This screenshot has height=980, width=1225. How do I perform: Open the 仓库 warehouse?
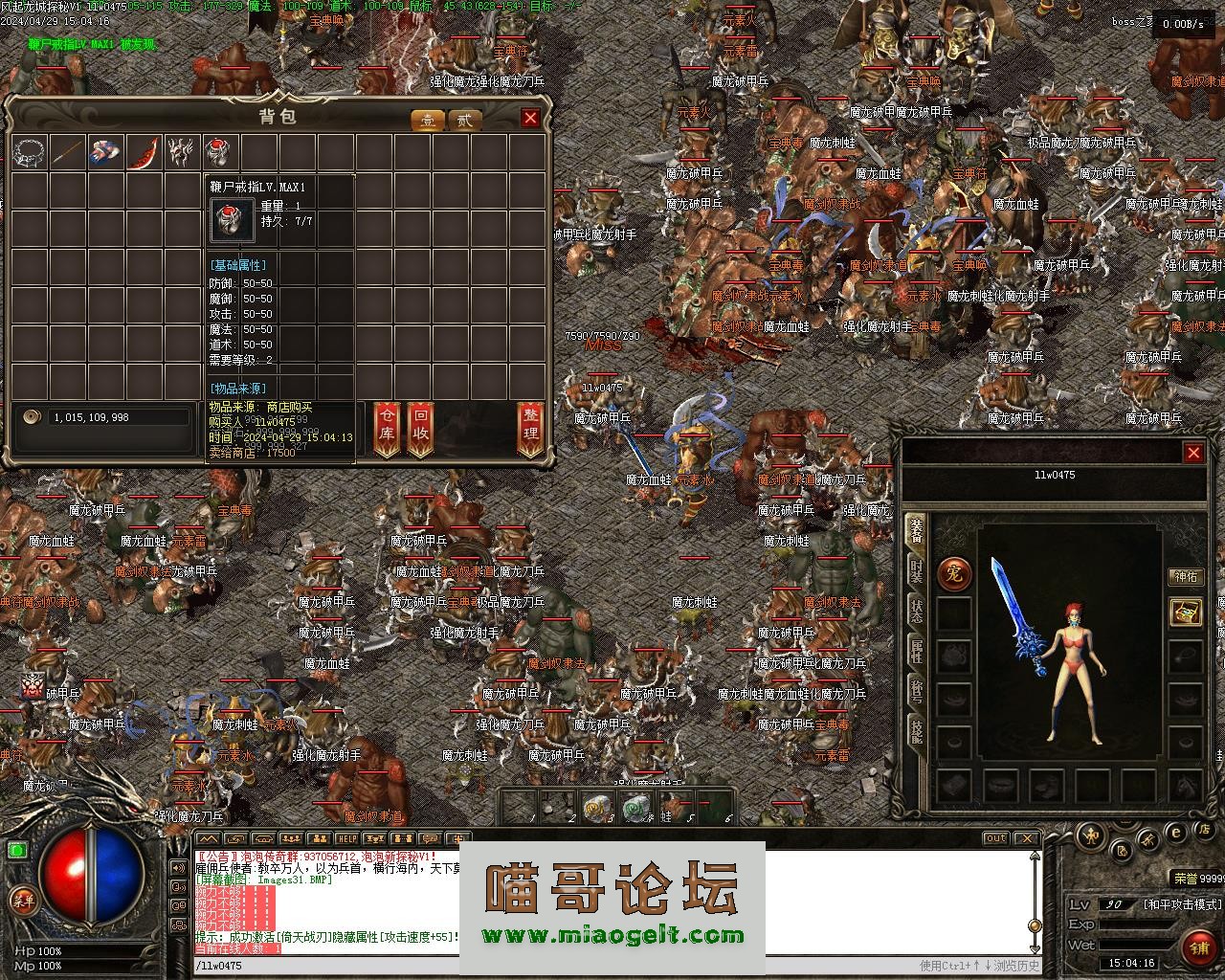(386, 429)
